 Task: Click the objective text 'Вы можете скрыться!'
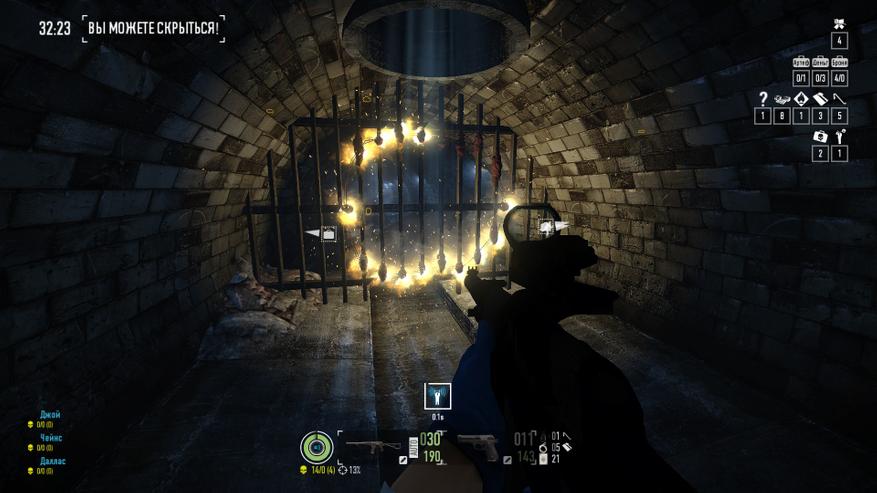[154, 28]
